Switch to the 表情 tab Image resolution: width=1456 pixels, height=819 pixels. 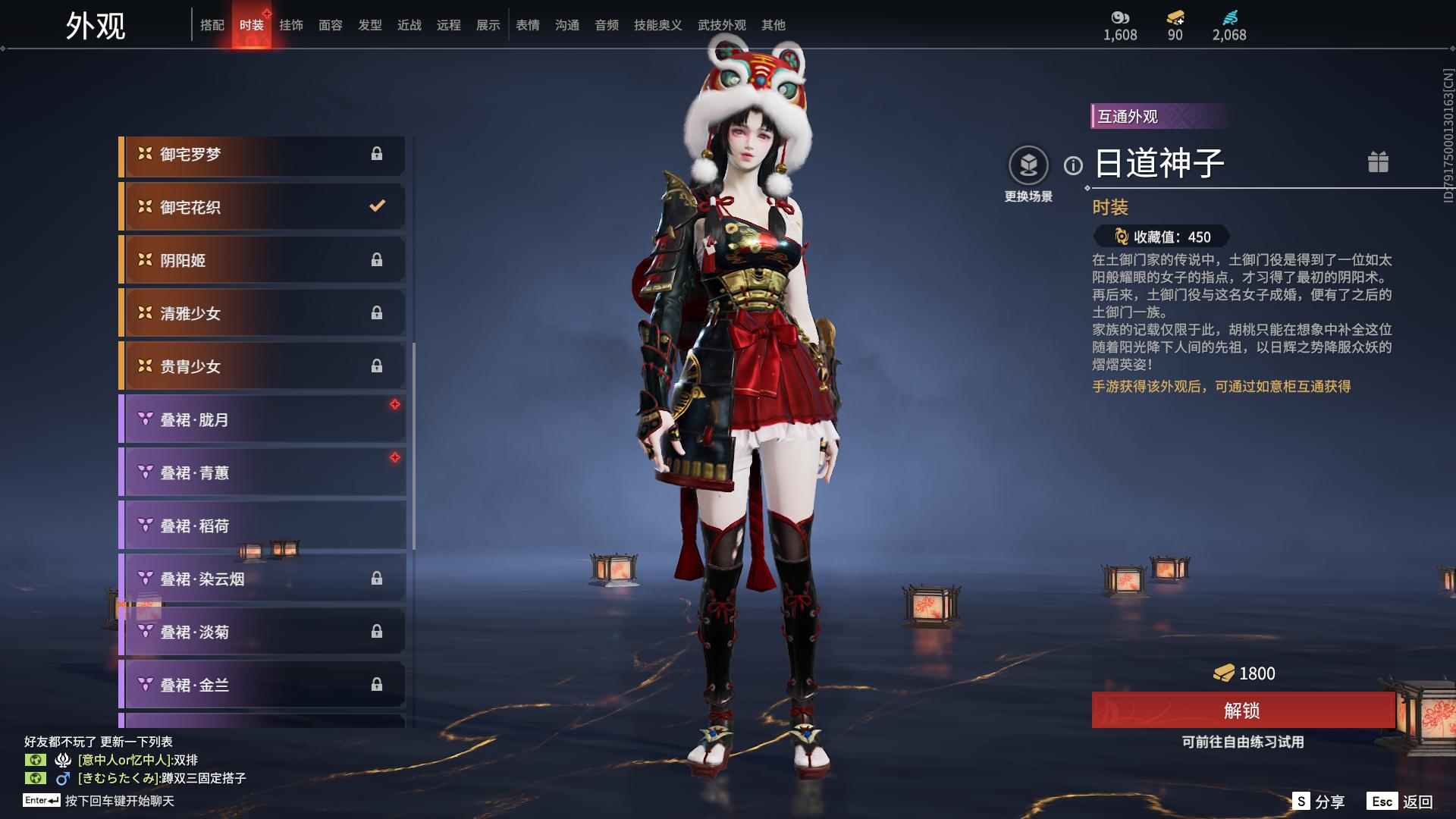[x=527, y=25]
